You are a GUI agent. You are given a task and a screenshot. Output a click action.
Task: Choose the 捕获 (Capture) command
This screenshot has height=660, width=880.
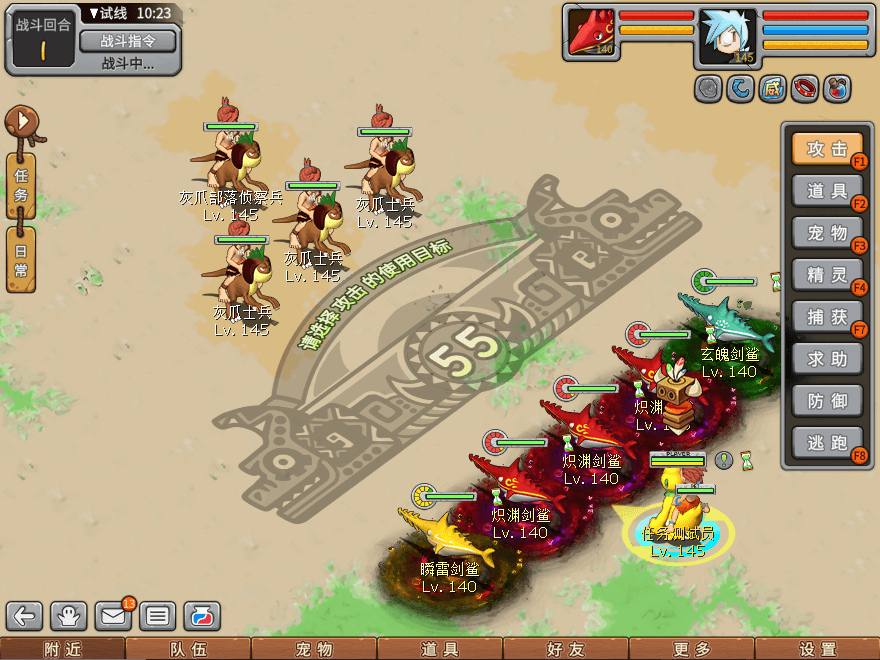[x=827, y=317]
